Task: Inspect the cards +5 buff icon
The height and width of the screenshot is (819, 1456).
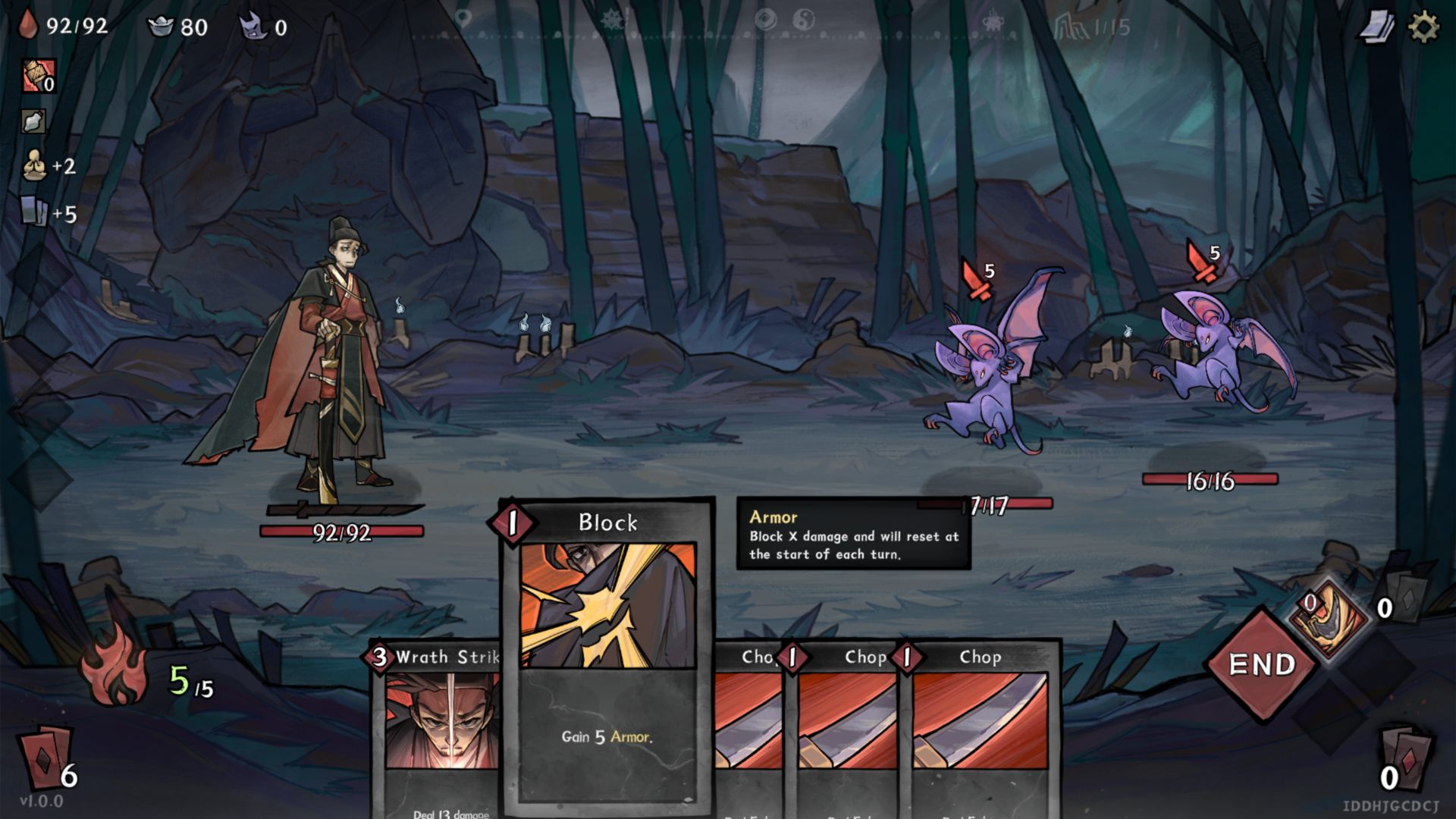Action: (34, 212)
